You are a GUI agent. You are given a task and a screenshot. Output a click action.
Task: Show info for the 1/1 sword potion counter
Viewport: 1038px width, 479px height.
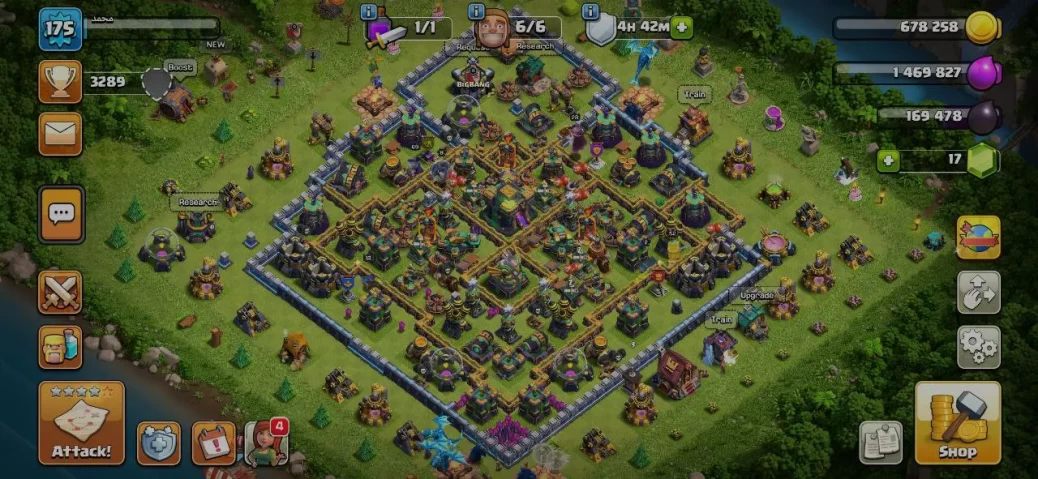point(370,12)
